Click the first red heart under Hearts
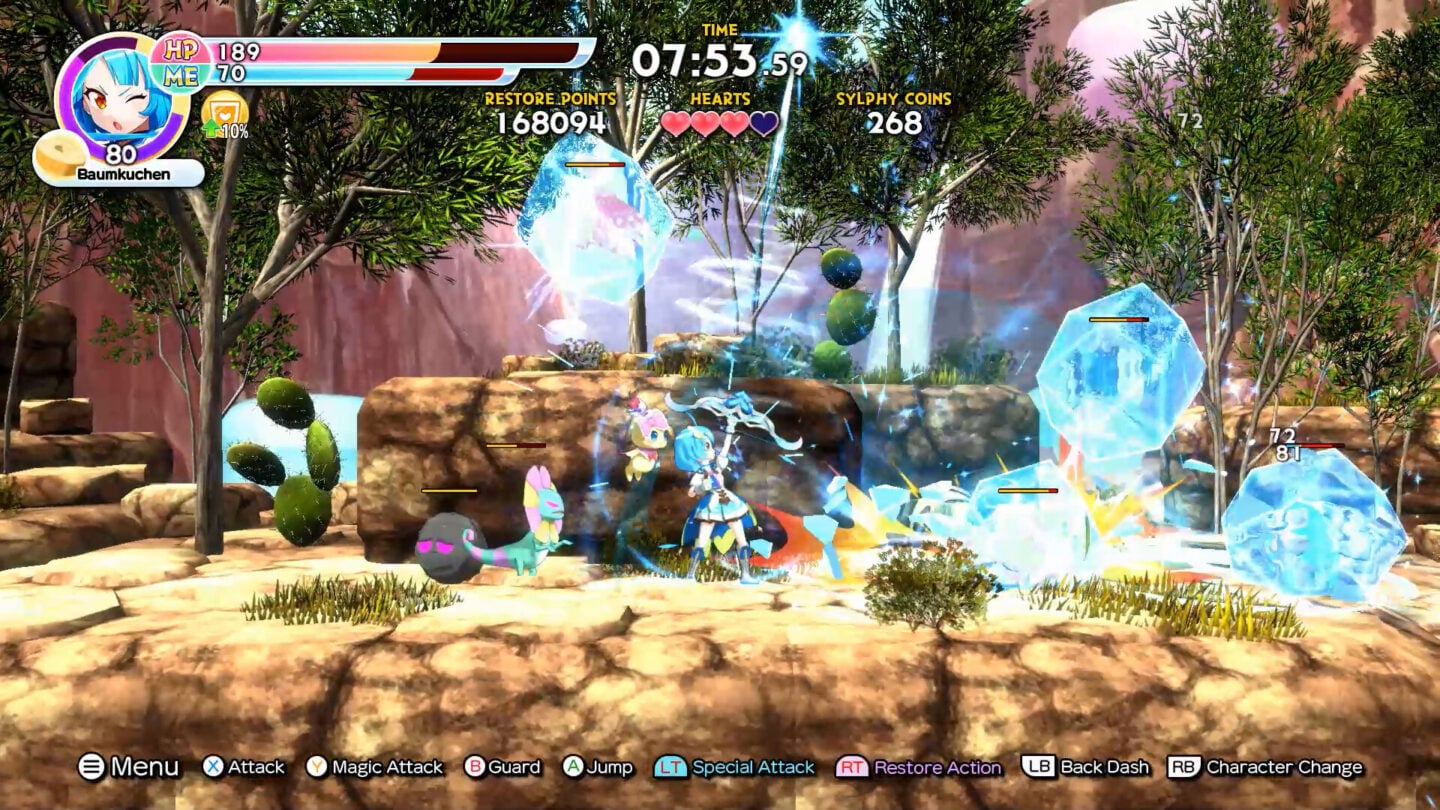Viewport: 1440px width, 810px height. click(675, 123)
